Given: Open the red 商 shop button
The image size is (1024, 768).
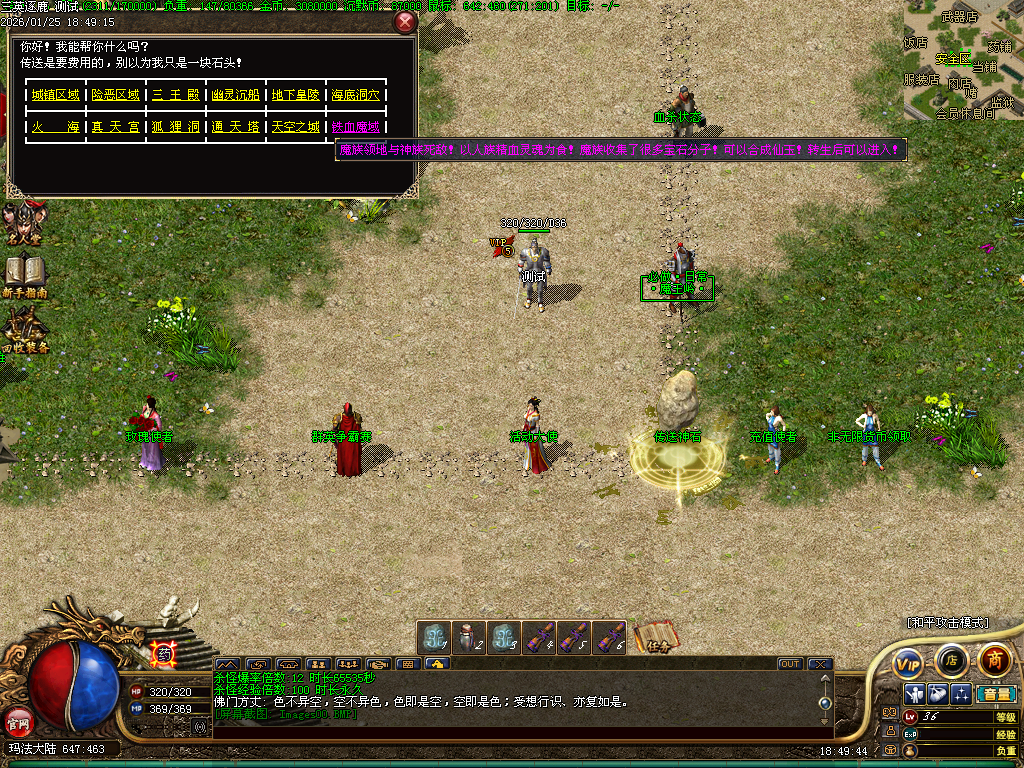Looking at the screenshot, I should point(994,660).
